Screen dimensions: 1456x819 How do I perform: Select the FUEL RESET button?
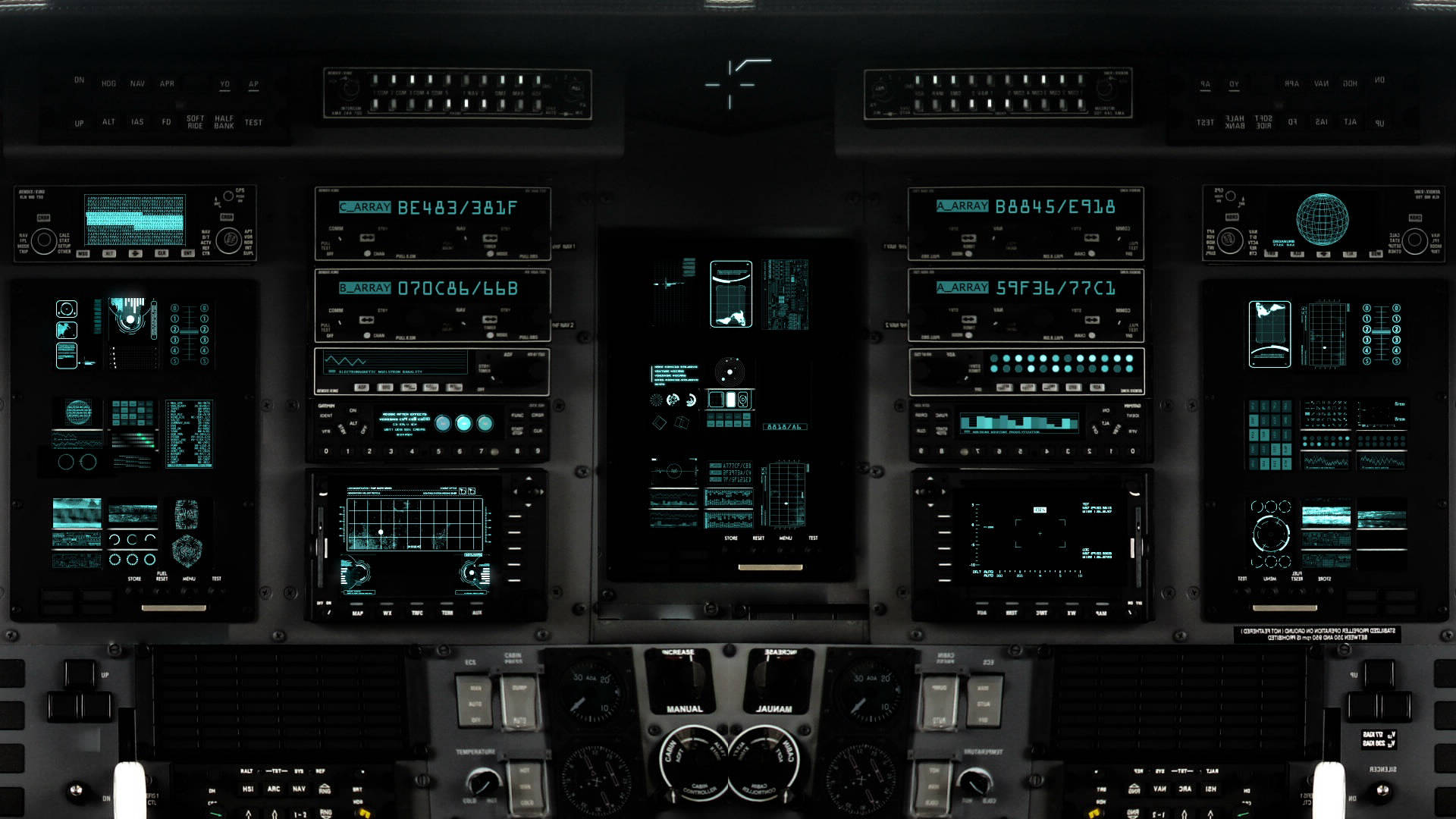[162, 576]
